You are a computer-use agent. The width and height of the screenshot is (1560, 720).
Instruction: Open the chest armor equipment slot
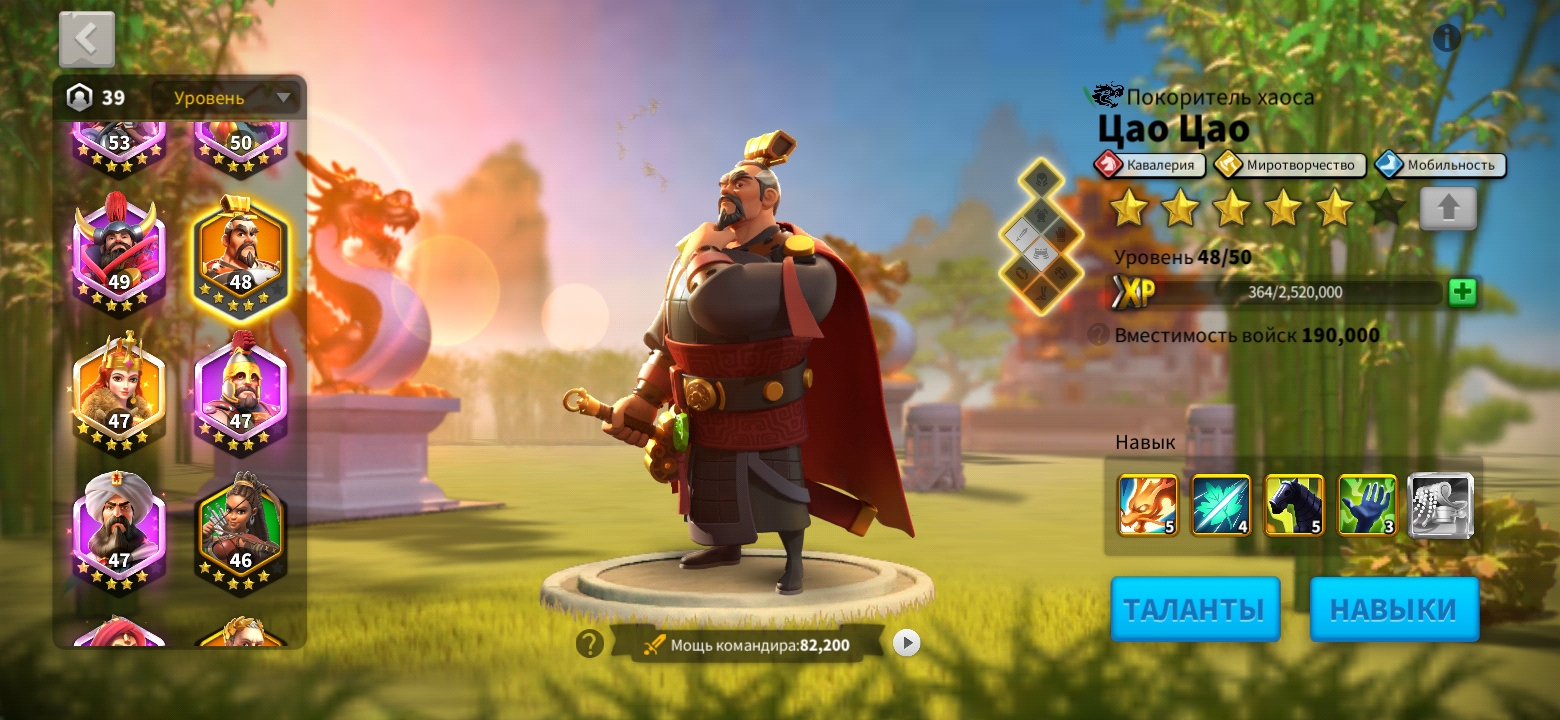(1042, 212)
